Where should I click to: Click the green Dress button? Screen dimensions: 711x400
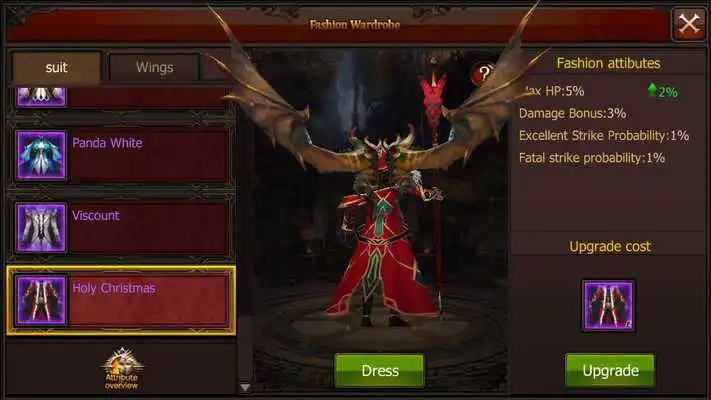tap(379, 370)
